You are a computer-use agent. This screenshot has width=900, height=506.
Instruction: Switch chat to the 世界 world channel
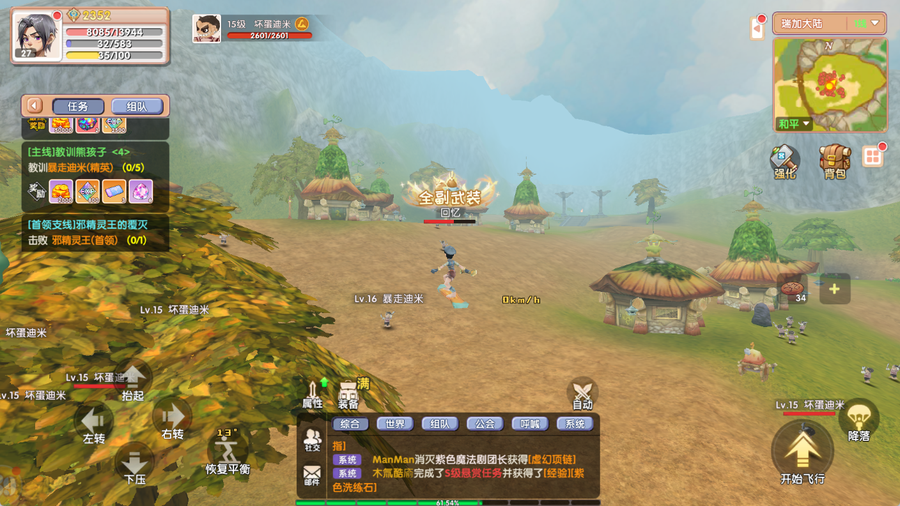click(x=394, y=424)
